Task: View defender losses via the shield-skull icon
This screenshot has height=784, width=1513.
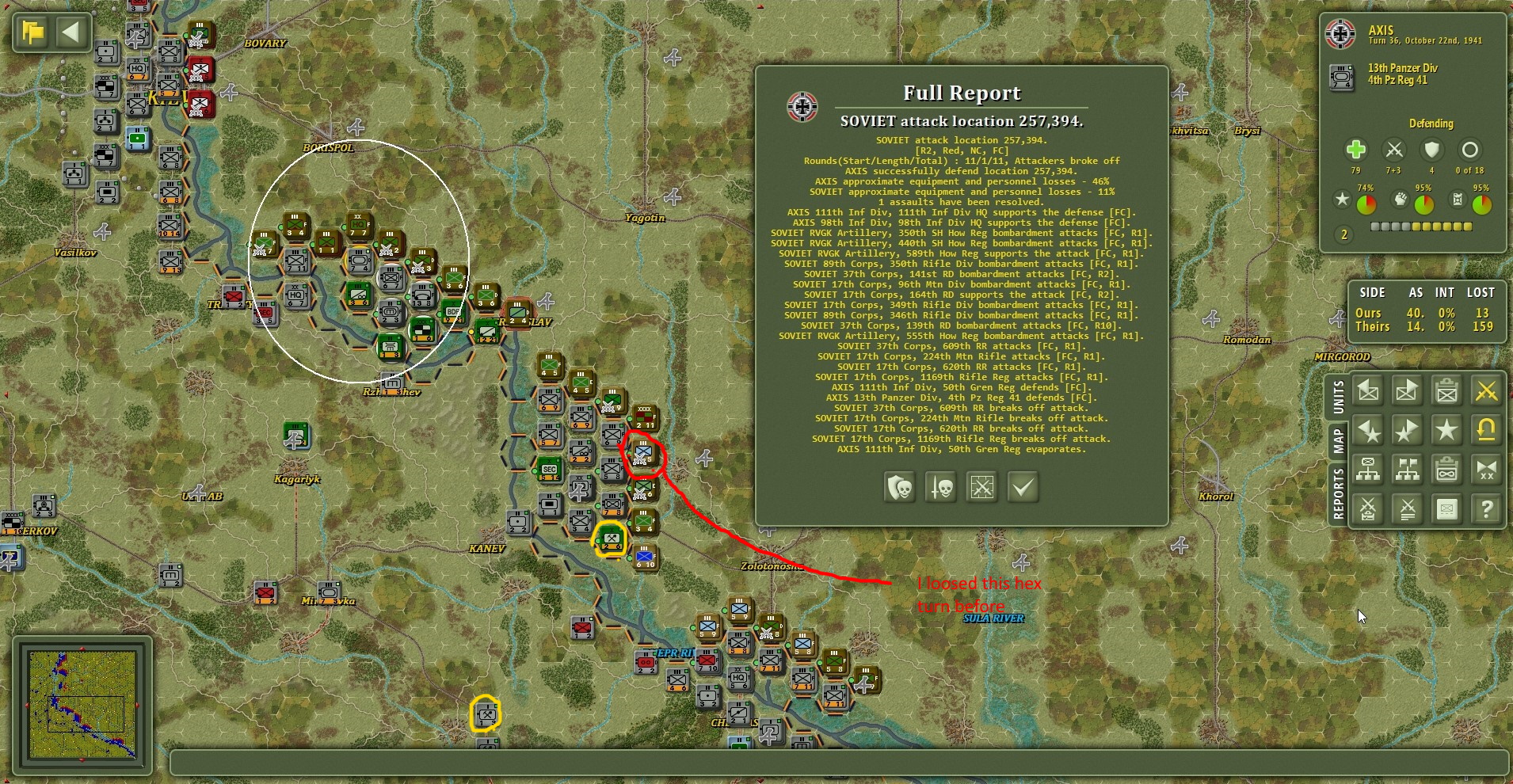Action: [899, 487]
